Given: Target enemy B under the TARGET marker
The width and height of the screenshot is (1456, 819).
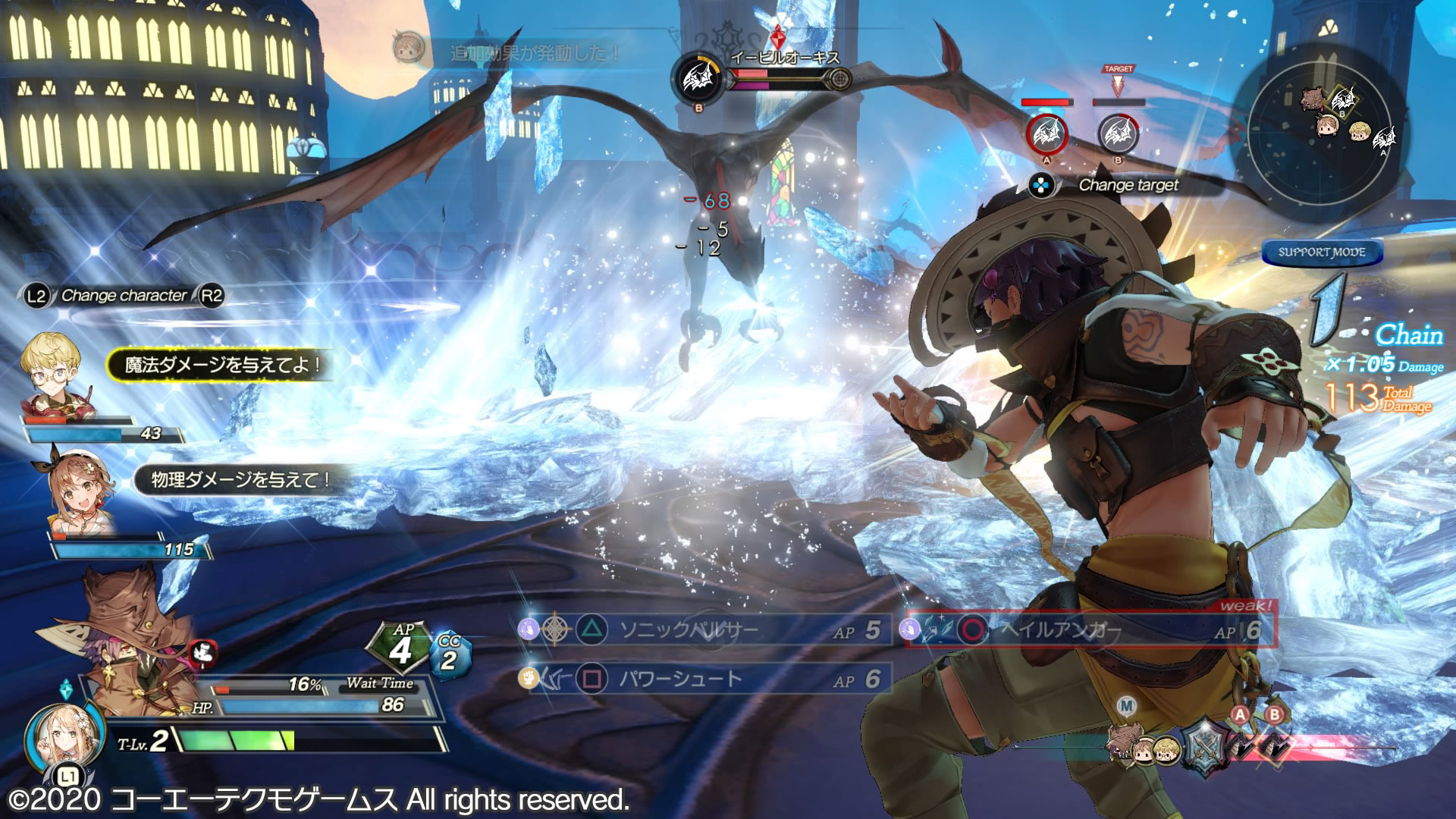Looking at the screenshot, I should click(1118, 135).
